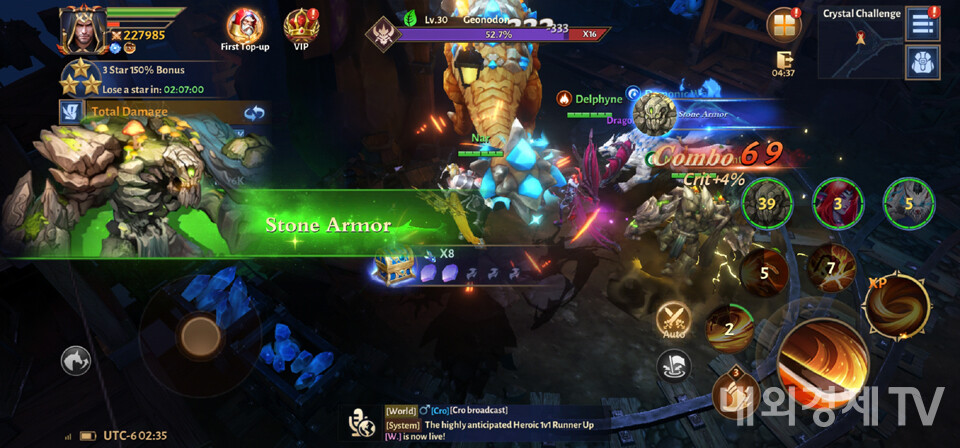Select the stone golem summon showing 39
The height and width of the screenshot is (448, 960).
pos(766,202)
